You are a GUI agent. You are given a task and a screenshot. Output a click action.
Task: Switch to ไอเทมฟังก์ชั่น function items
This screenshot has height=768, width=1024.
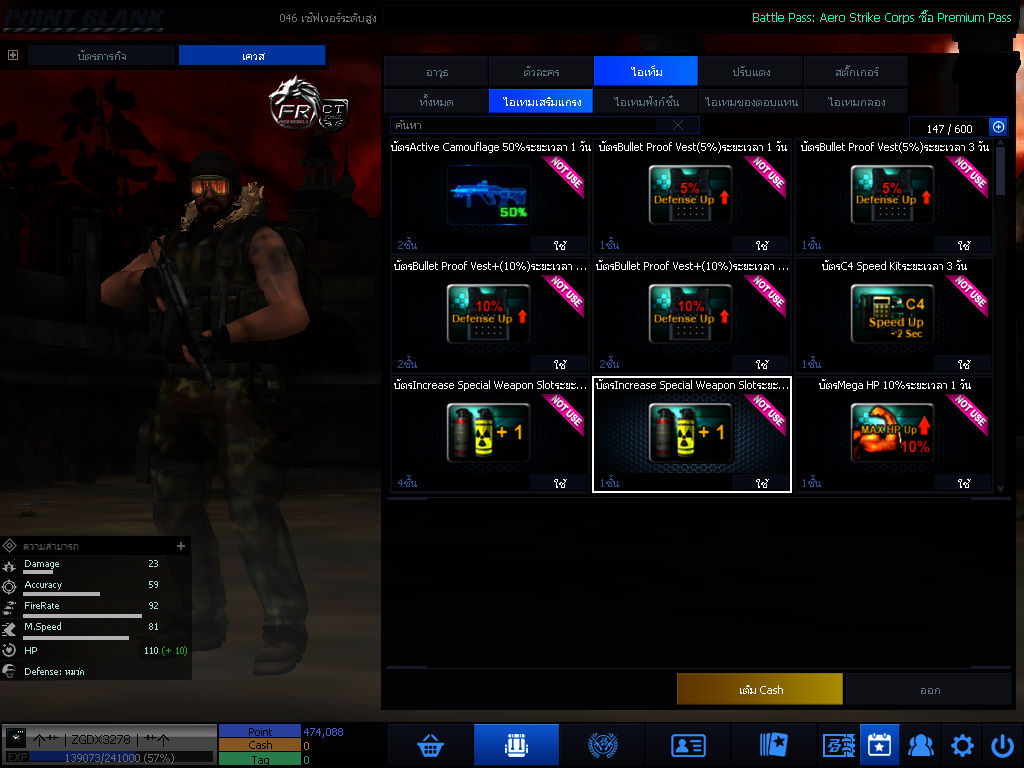click(646, 102)
